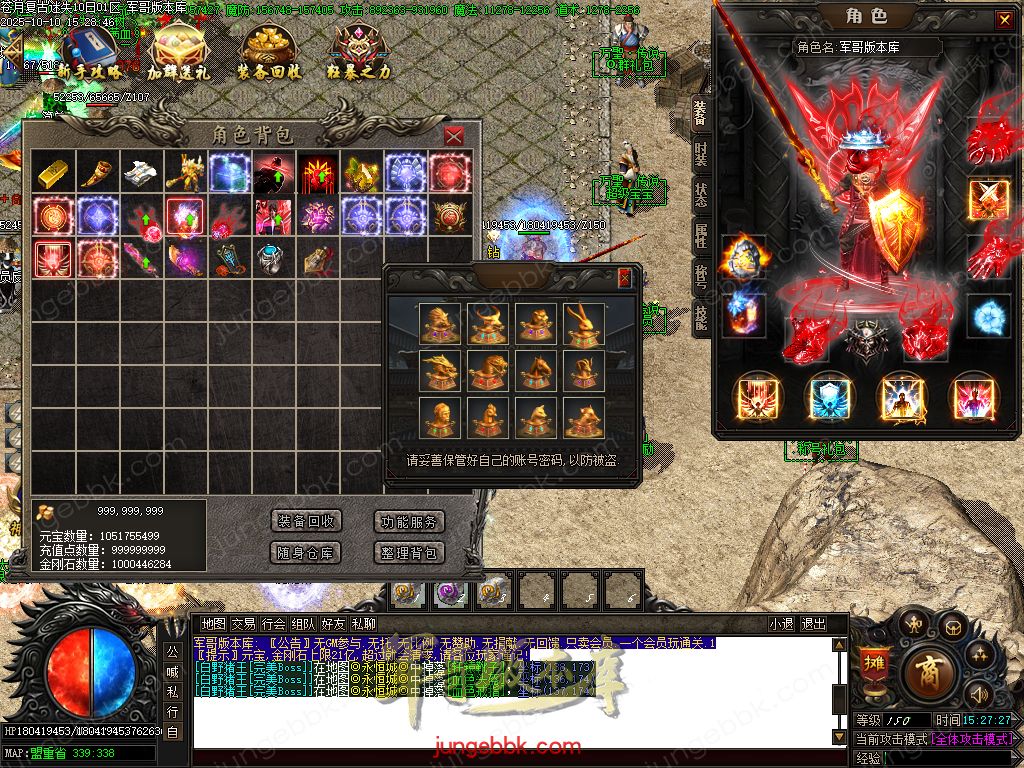
Task: Open 功能服务 function services
Action: 408,522
